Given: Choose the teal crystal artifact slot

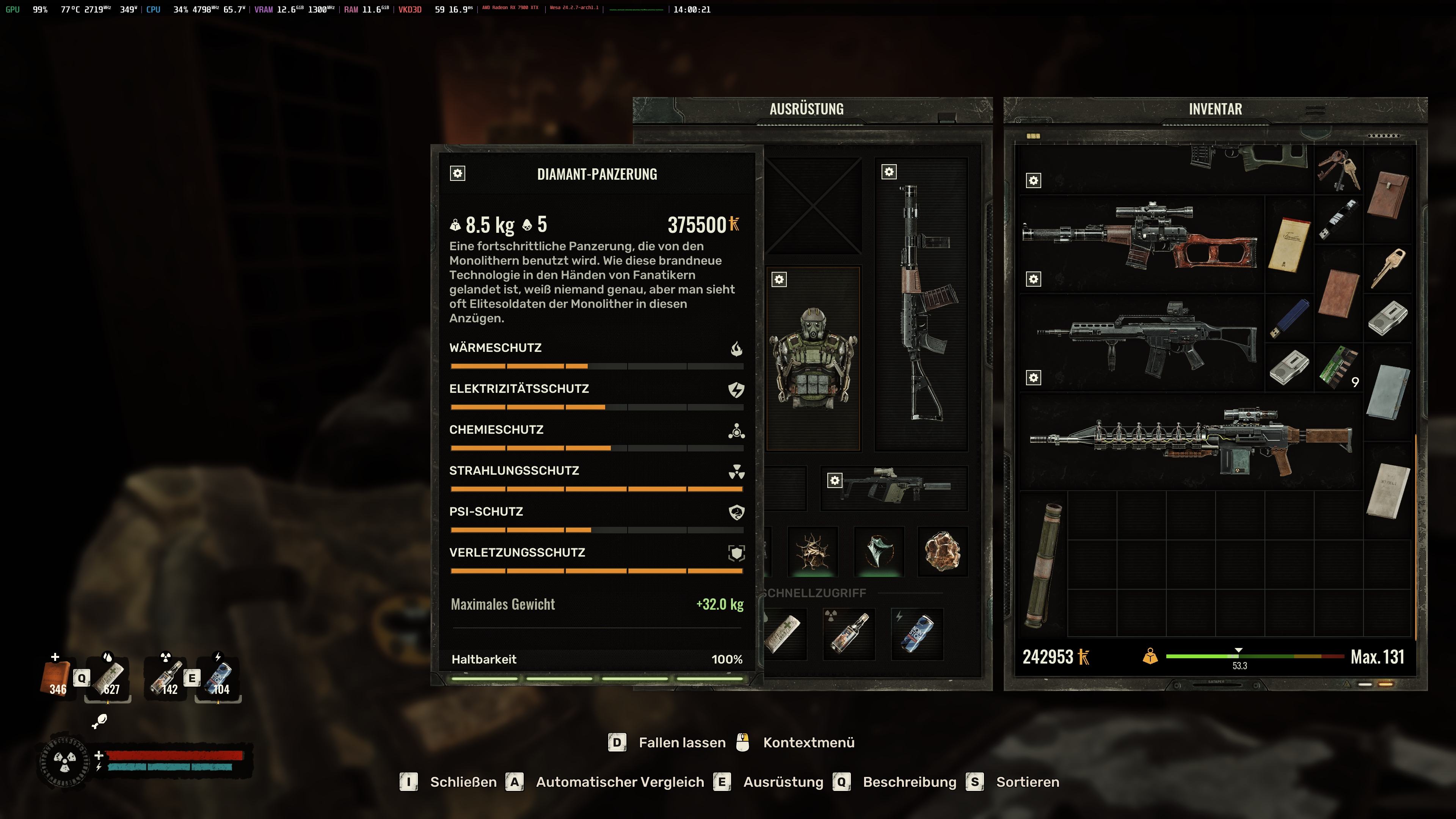Looking at the screenshot, I should [879, 551].
